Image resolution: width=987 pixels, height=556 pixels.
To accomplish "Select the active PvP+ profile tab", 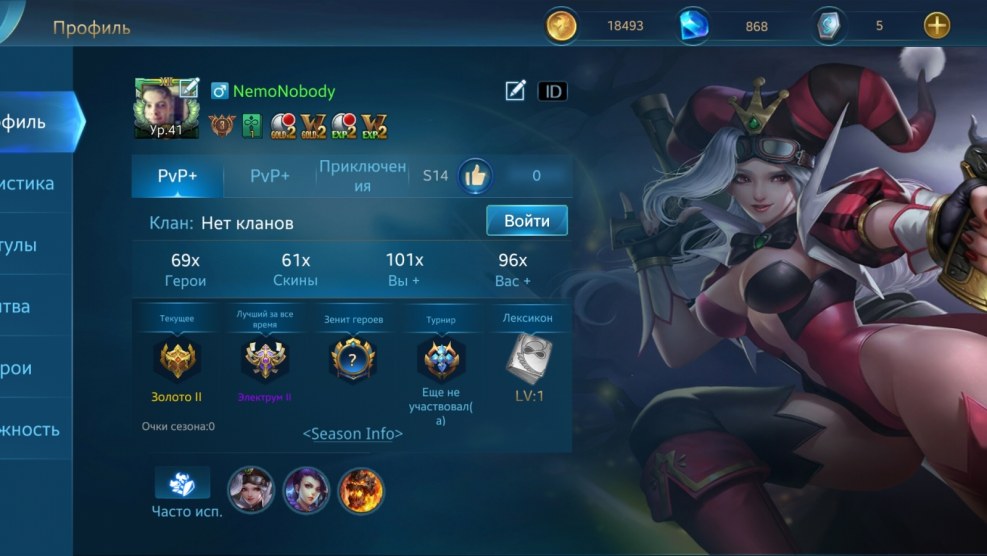I will pyautogui.click(x=177, y=176).
